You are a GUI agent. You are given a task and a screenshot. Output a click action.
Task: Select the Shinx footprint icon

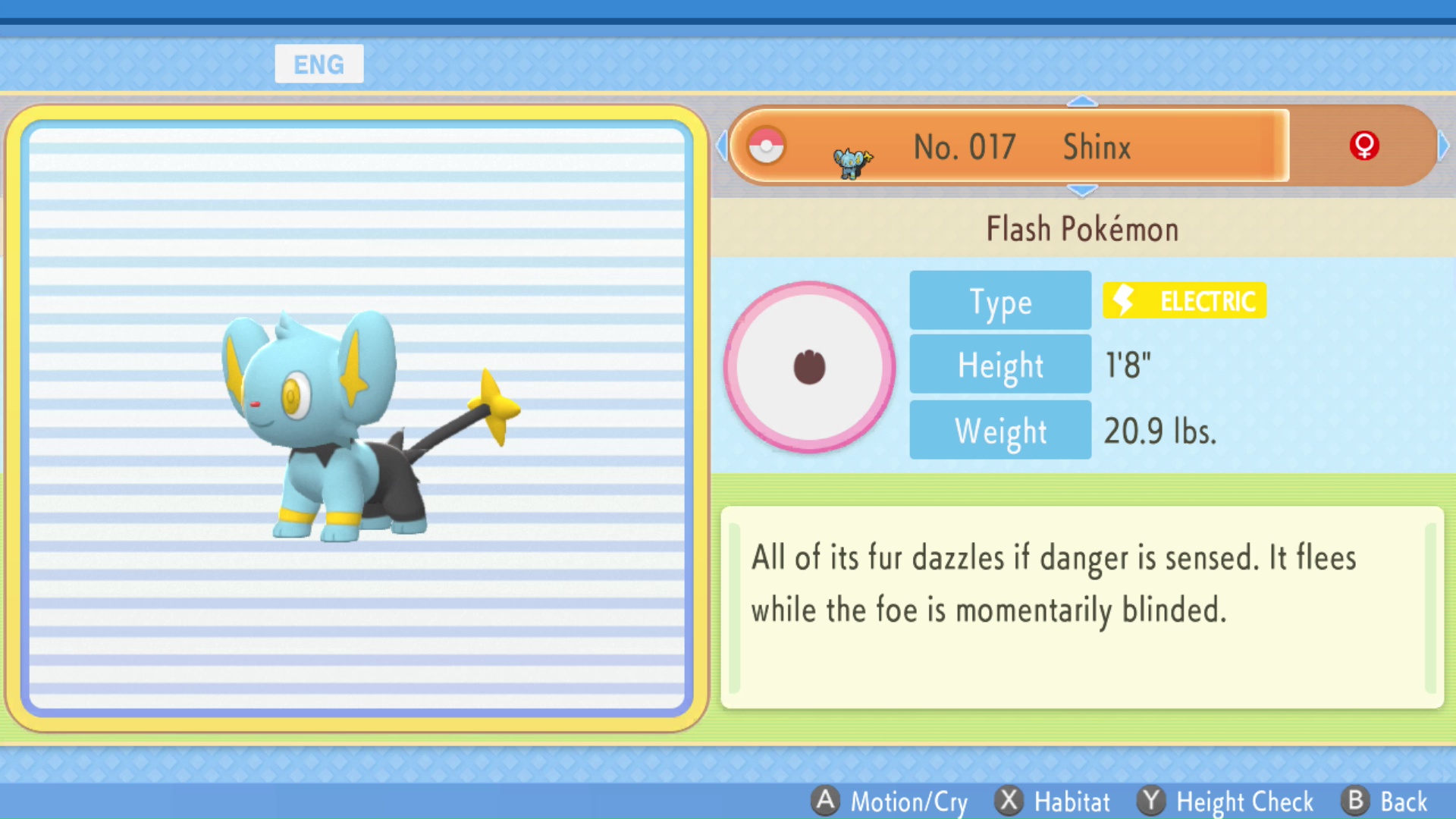coord(810,367)
